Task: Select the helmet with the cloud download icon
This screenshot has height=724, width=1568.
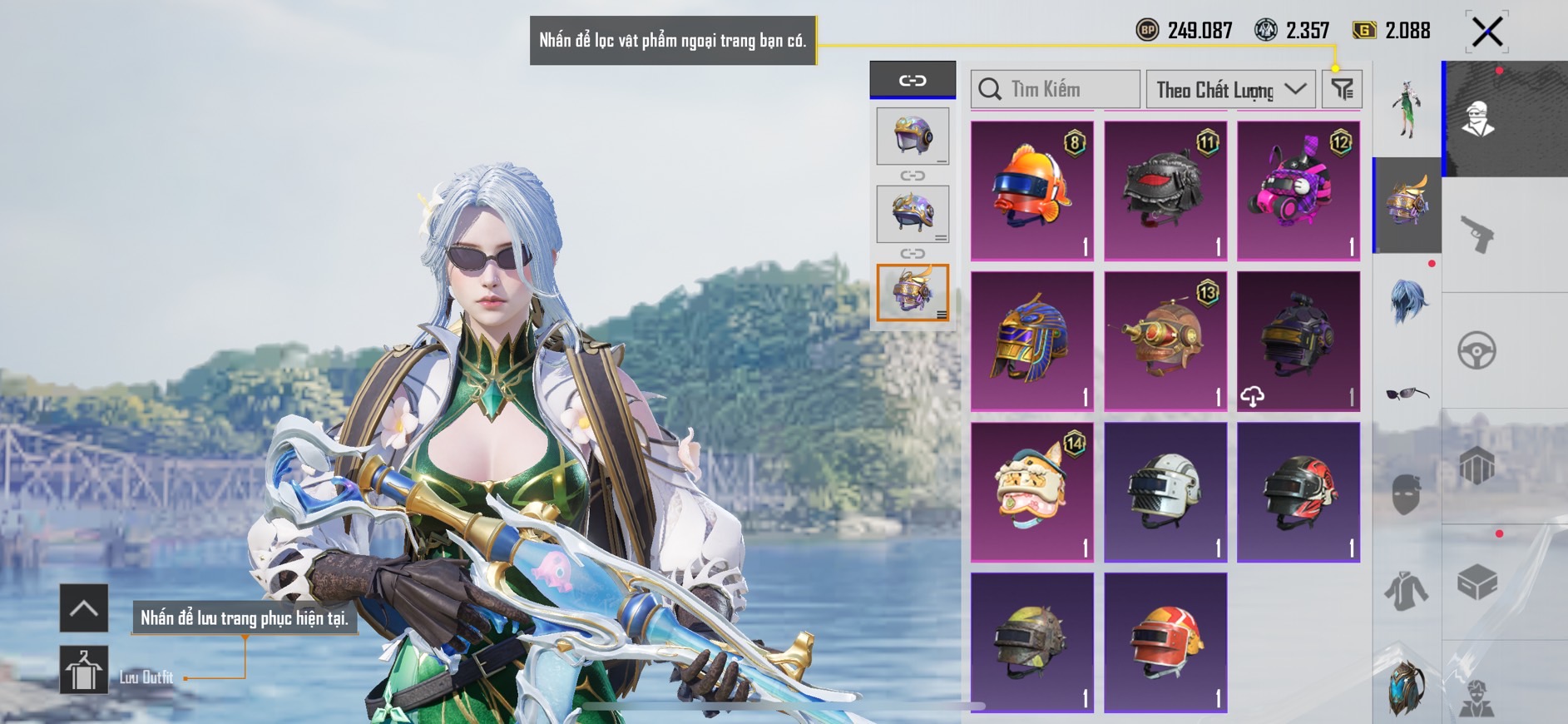Action: [x=1298, y=340]
